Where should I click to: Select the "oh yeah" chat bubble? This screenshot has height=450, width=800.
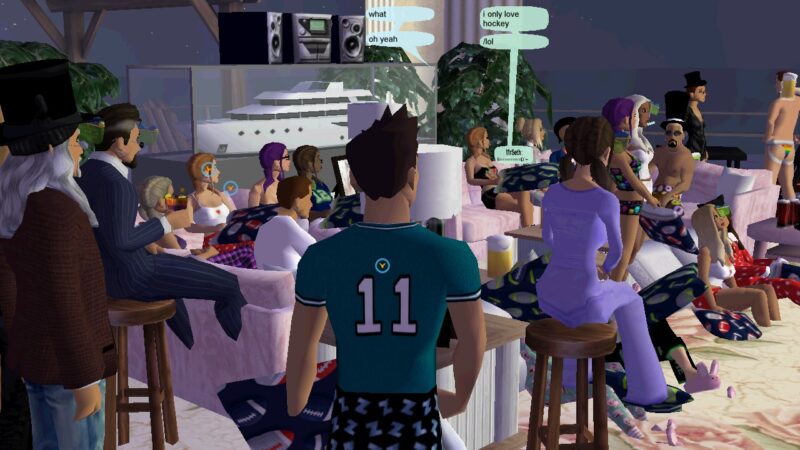tap(399, 39)
